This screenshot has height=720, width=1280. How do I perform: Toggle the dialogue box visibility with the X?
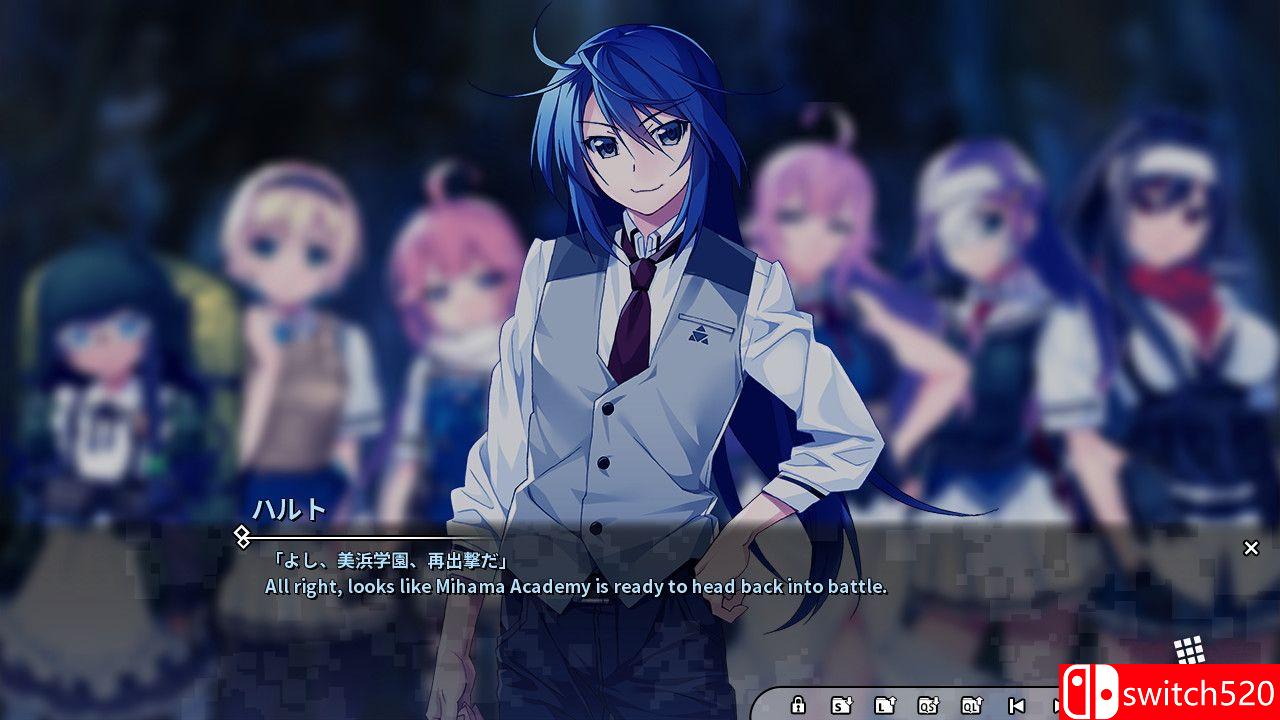coord(1251,547)
